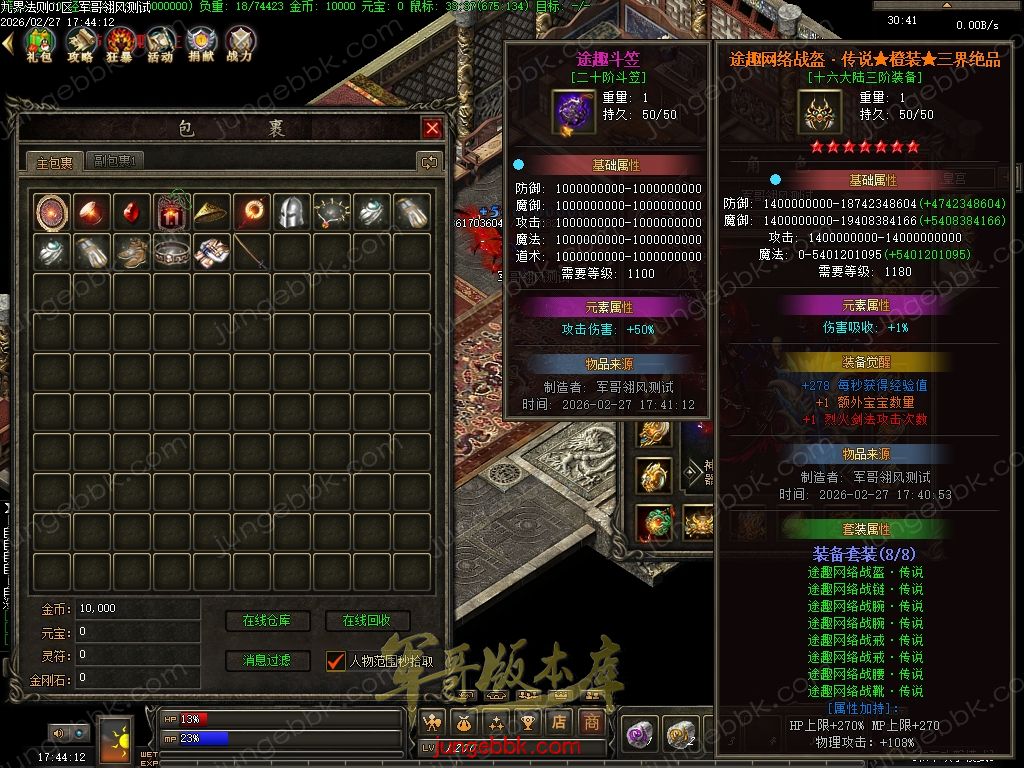Toggle the sound speaker button

pyautogui.click(x=58, y=734)
